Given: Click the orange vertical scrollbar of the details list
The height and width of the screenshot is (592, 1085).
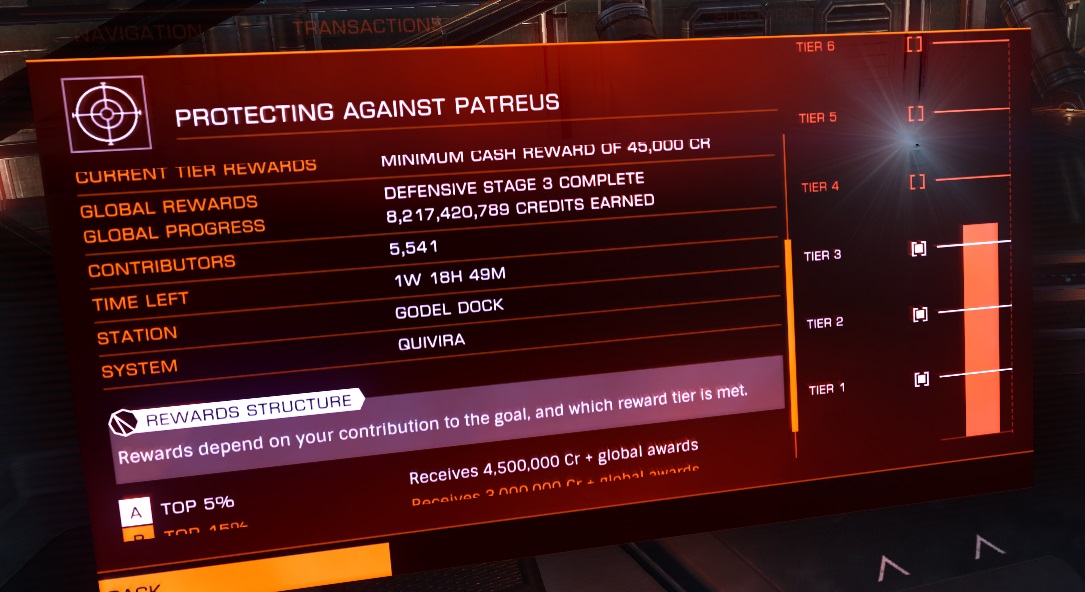Looking at the screenshot, I should 792,335.
